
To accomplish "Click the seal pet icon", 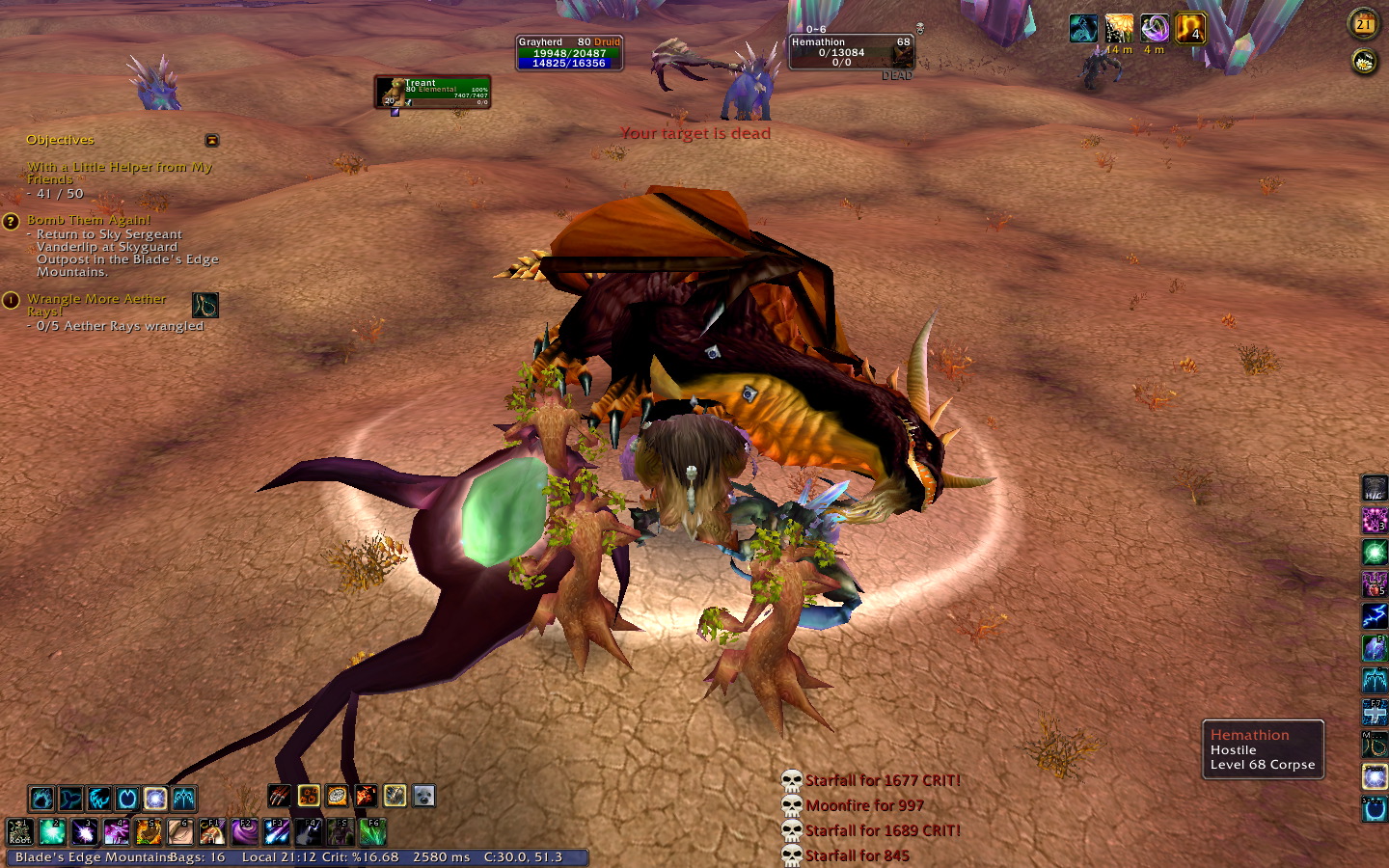I will pyautogui.click(x=423, y=796).
